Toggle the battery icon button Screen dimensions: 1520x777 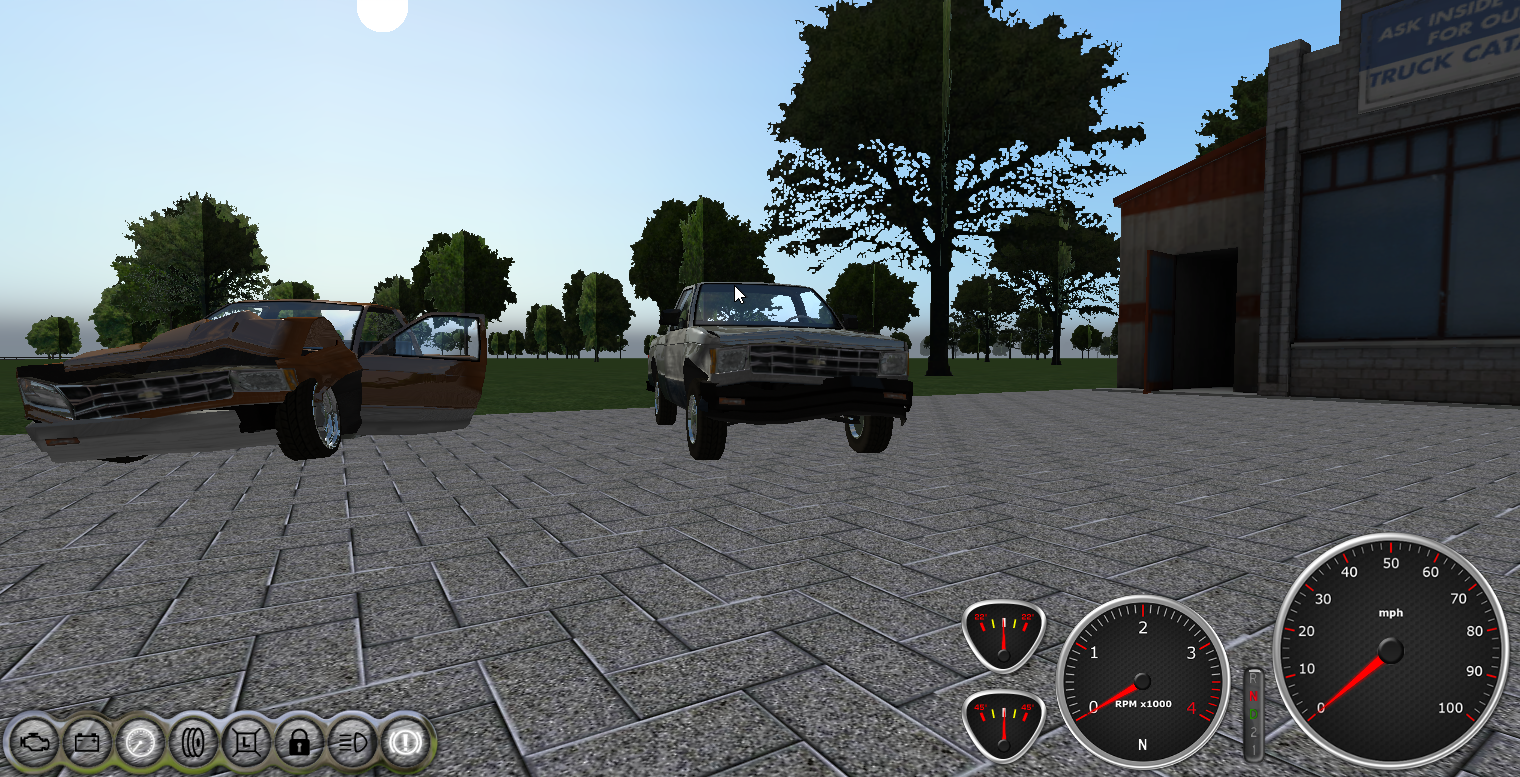point(86,742)
